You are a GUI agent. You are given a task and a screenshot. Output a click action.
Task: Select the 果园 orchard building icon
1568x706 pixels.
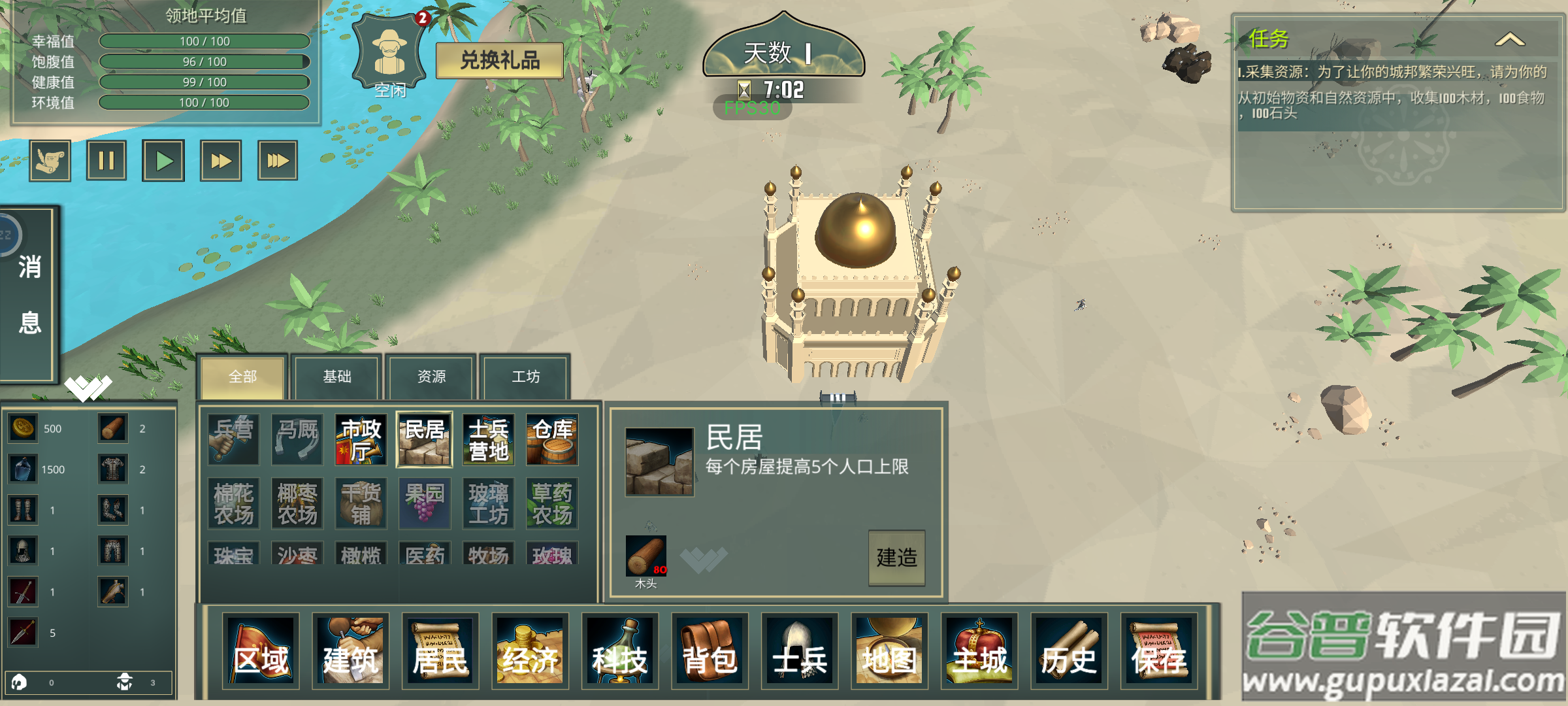pyautogui.click(x=423, y=503)
